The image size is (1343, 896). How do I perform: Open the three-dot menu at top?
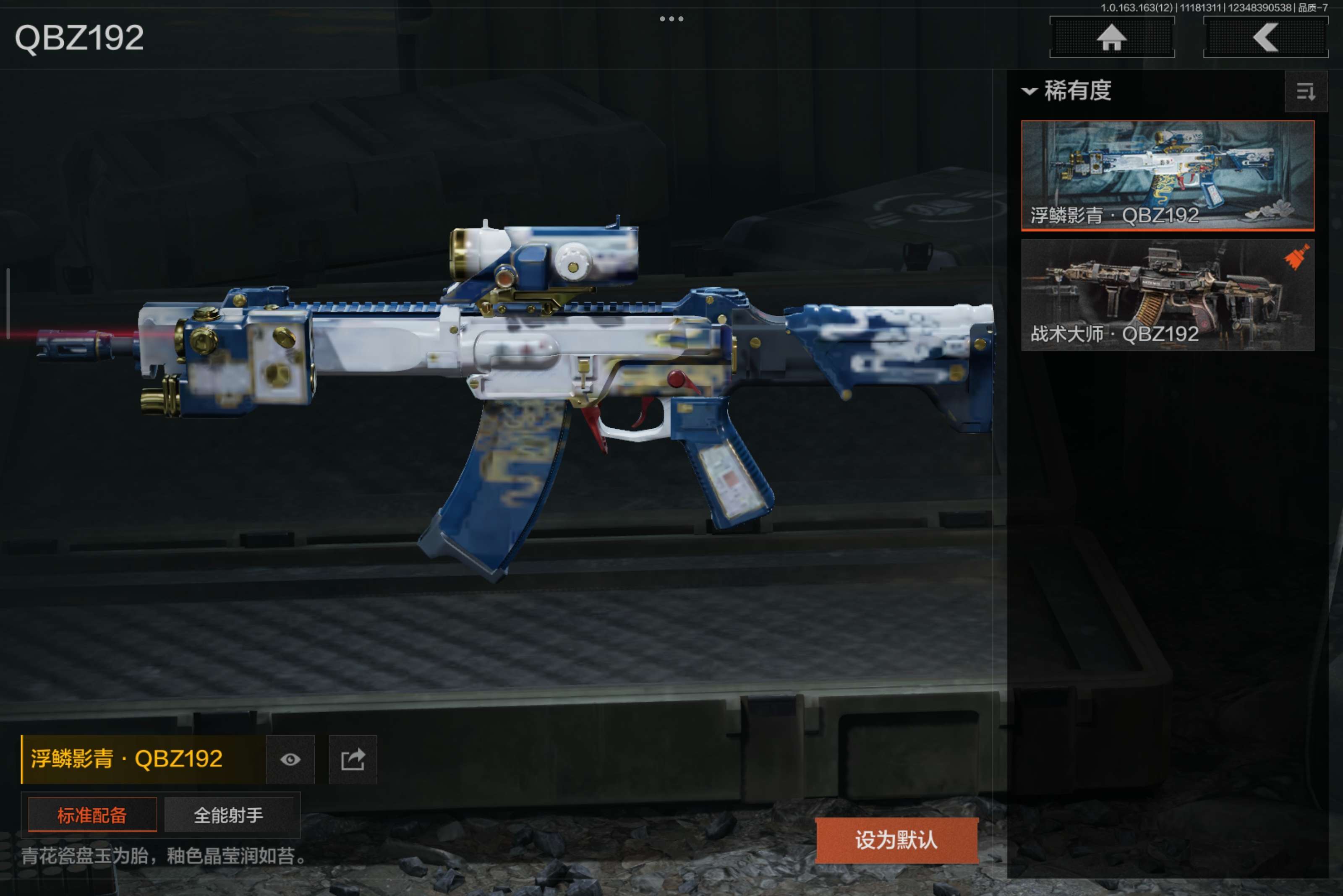tap(671, 19)
